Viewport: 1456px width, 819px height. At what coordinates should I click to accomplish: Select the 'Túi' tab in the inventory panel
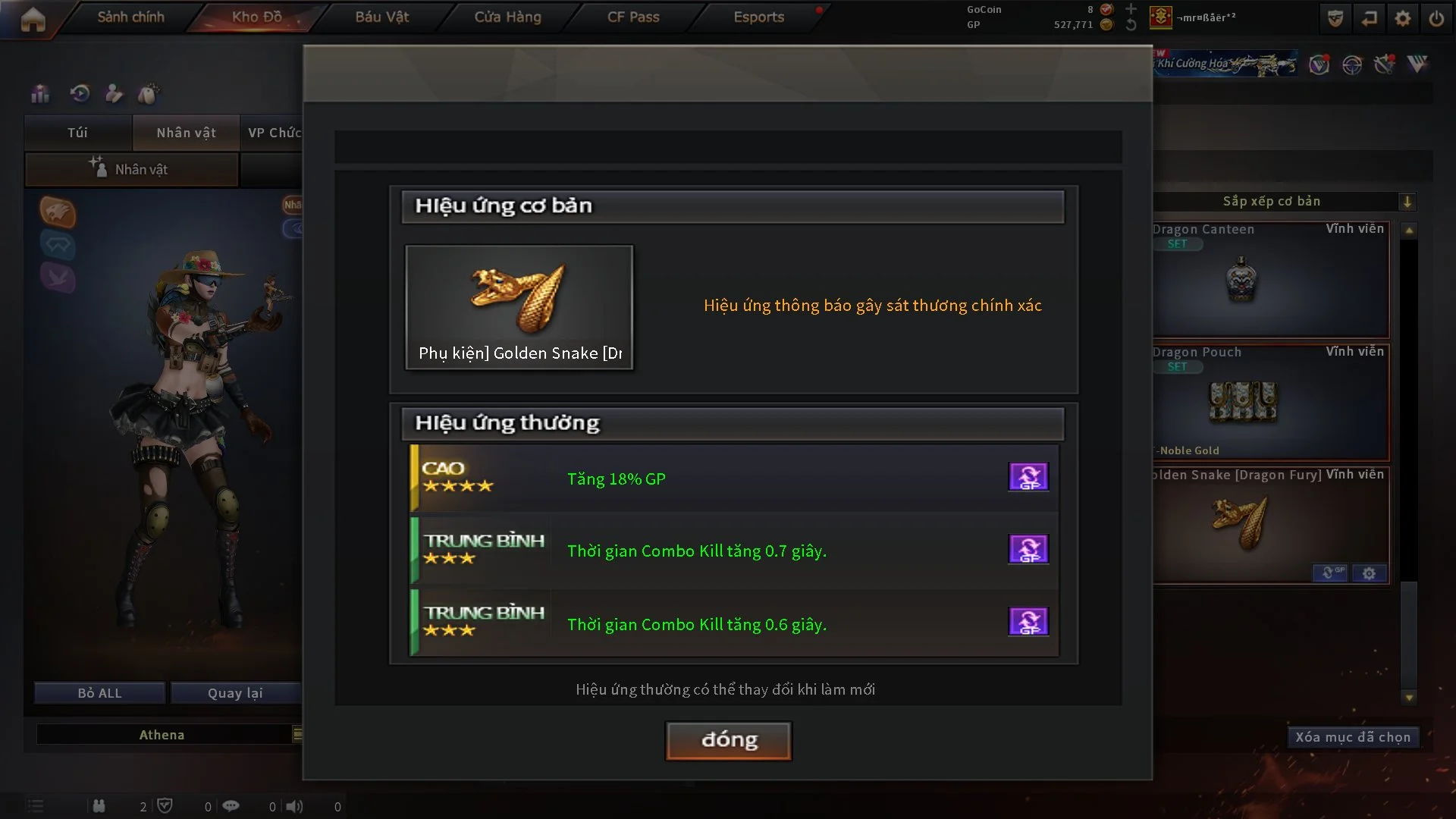click(77, 132)
